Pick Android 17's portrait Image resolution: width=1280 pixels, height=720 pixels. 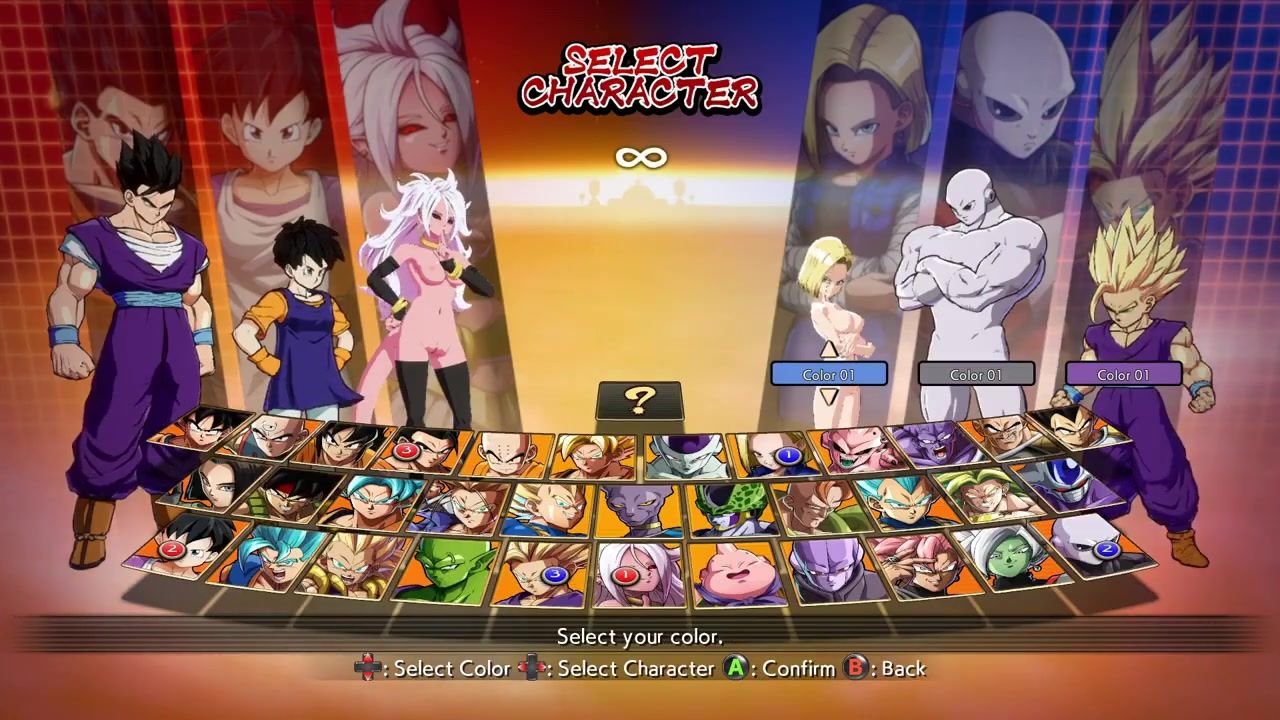coord(210,484)
